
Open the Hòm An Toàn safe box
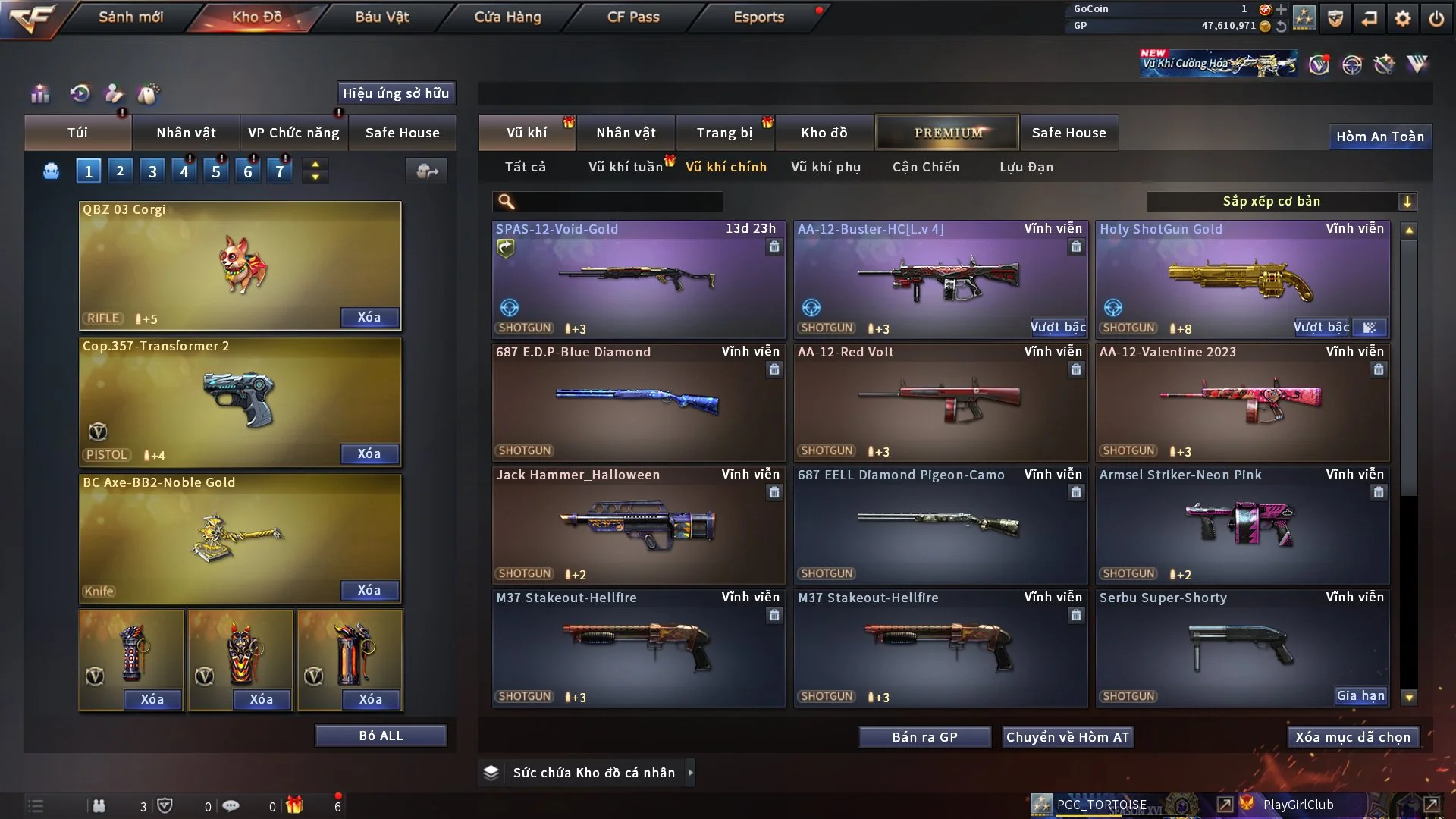[x=1379, y=136]
